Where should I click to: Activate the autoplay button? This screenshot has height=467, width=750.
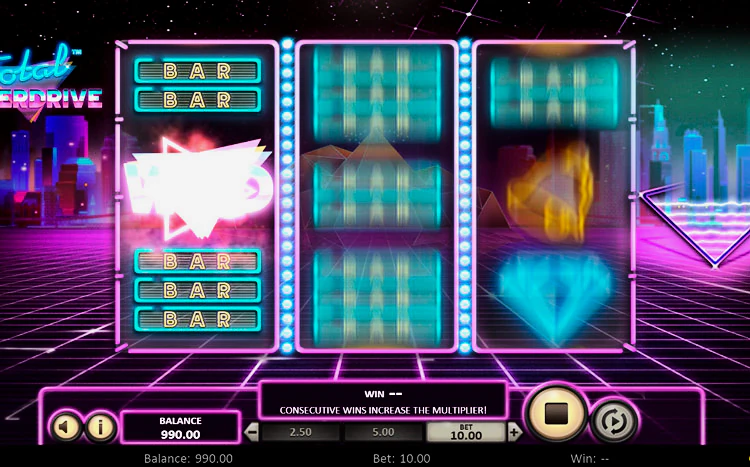[x=614, y=420]
